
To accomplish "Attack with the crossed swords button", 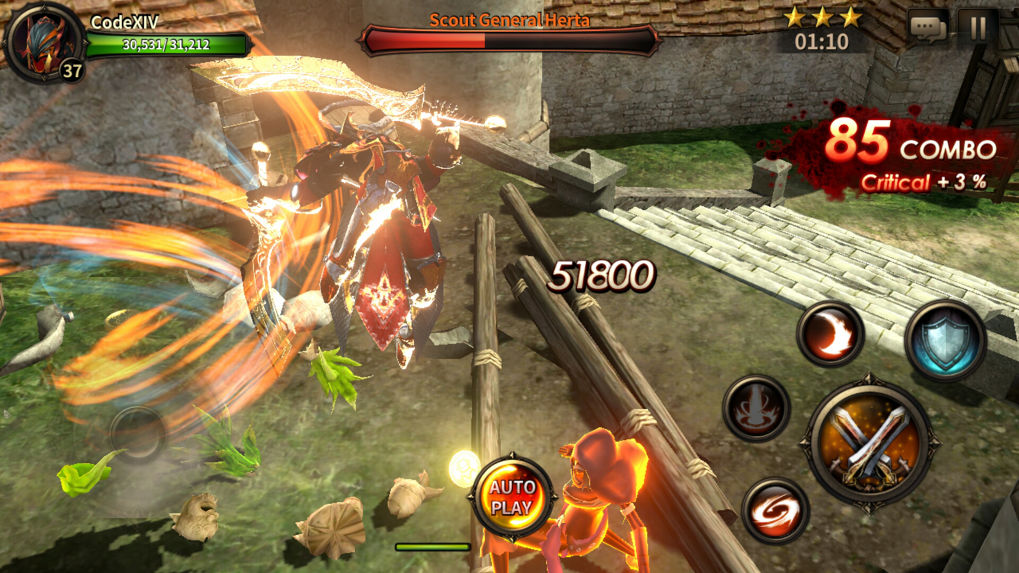I will click(868, 441).
